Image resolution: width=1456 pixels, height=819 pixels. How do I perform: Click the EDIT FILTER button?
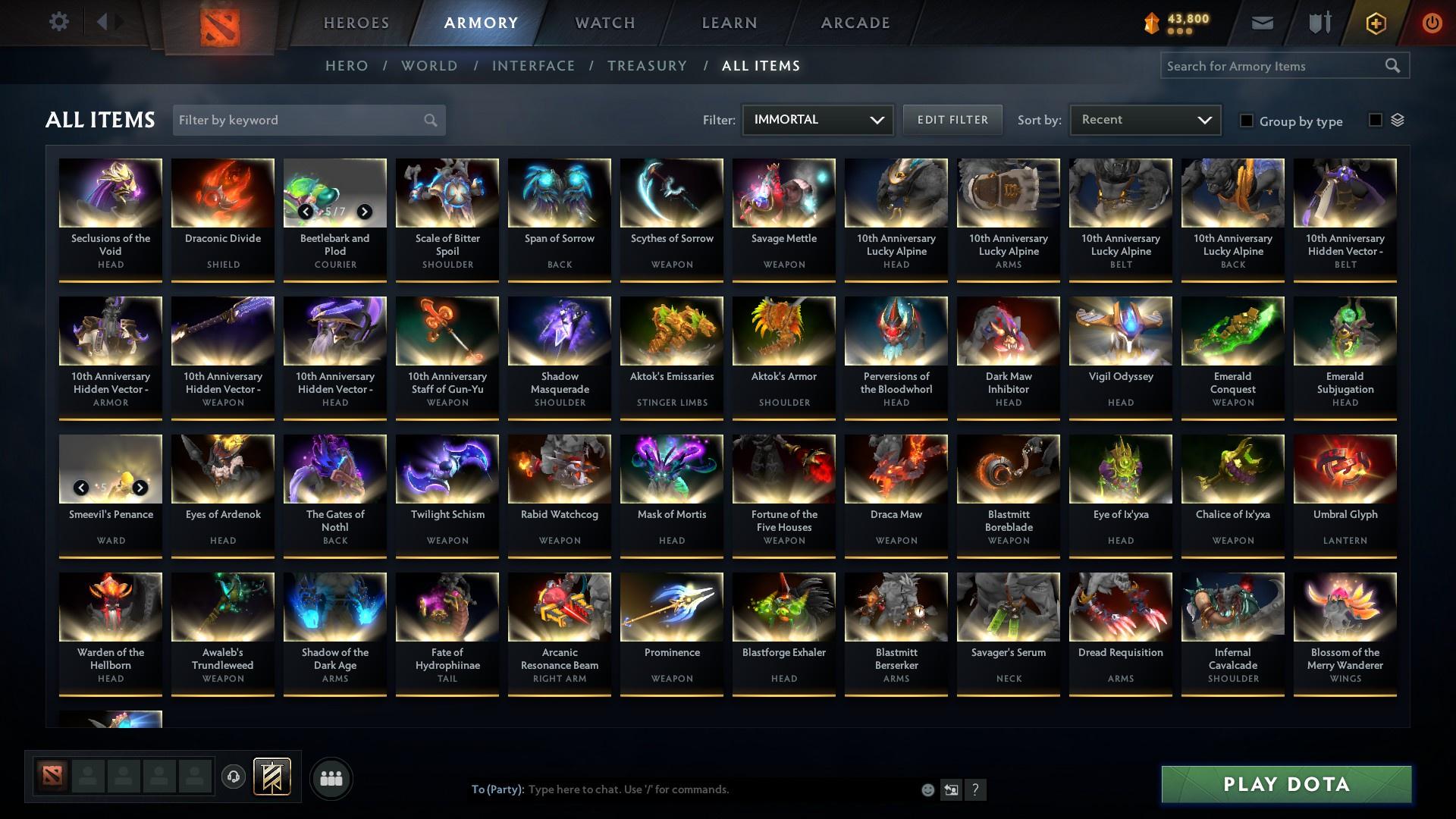(x=952, y=119)
